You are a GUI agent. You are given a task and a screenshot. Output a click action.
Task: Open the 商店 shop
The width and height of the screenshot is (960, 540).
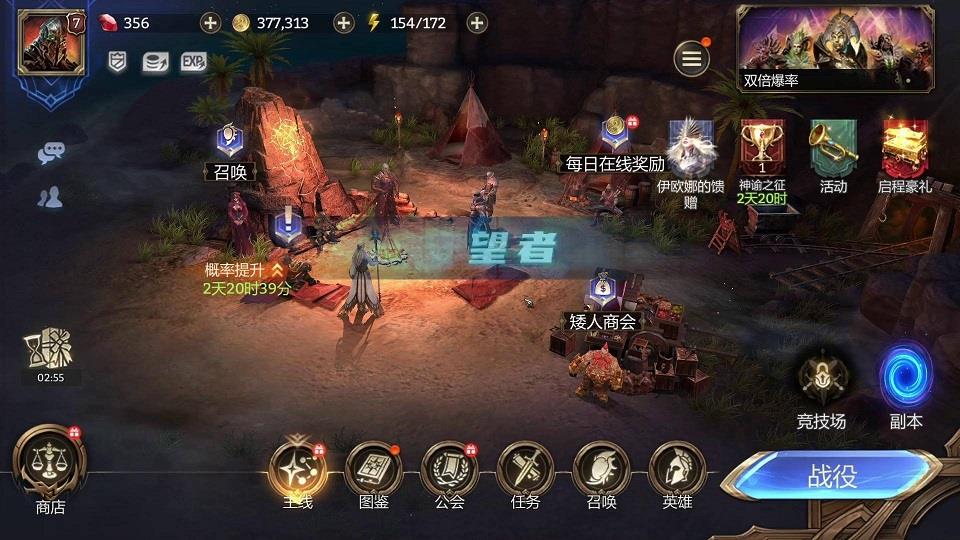(x=50, y=466)
